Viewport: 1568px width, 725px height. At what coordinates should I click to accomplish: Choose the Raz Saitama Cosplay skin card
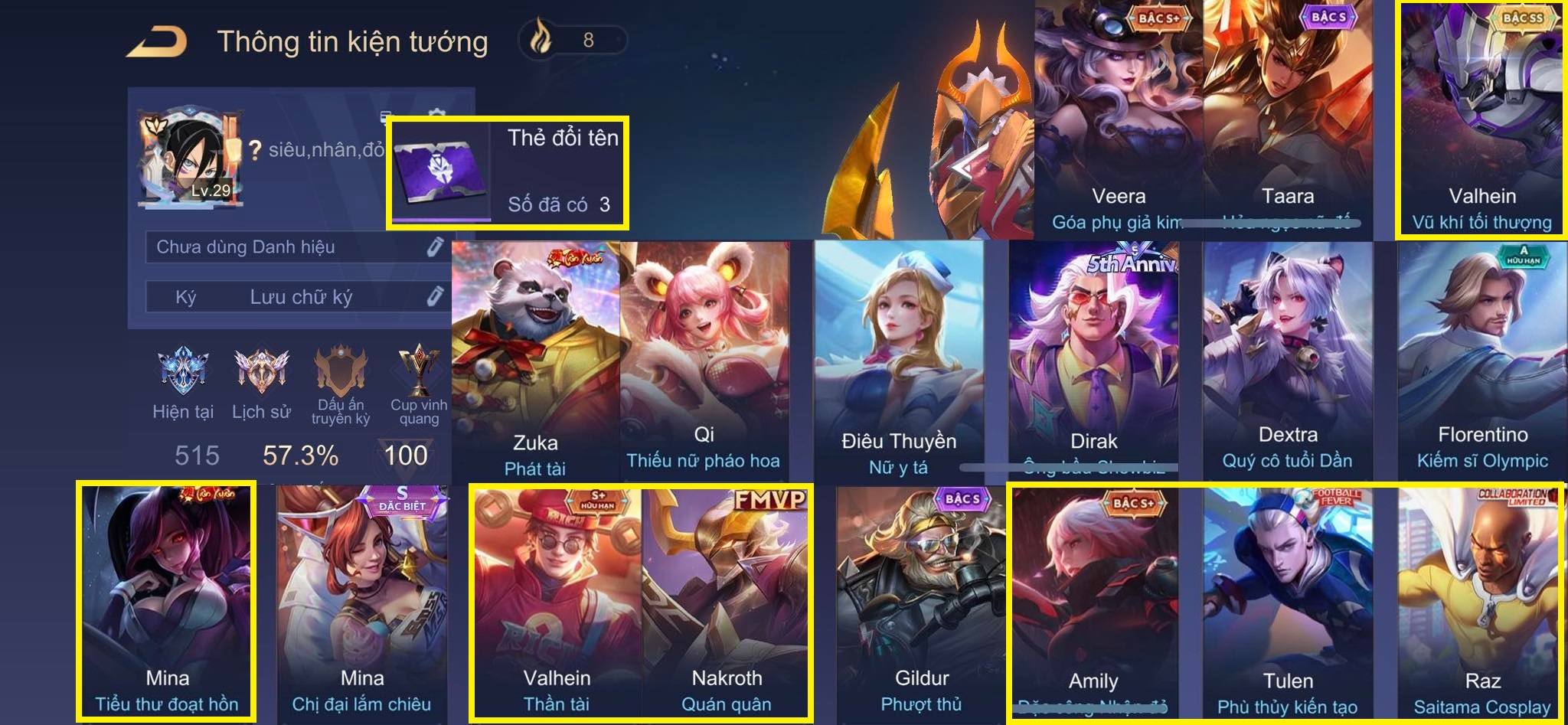pos(1482,601)
